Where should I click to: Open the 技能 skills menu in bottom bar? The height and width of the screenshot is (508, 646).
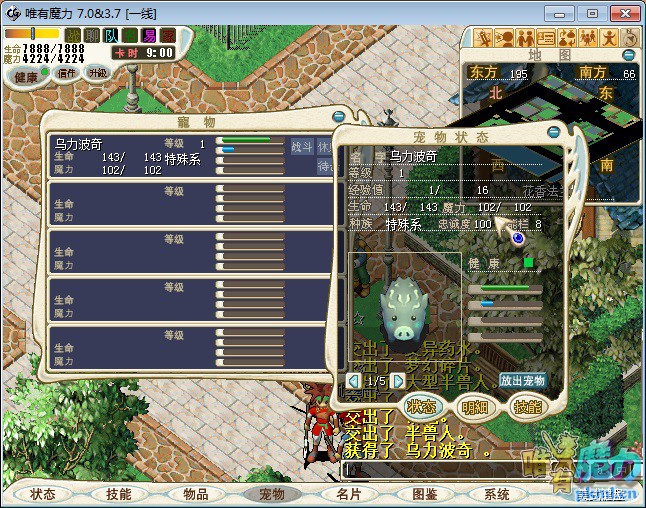118,494
